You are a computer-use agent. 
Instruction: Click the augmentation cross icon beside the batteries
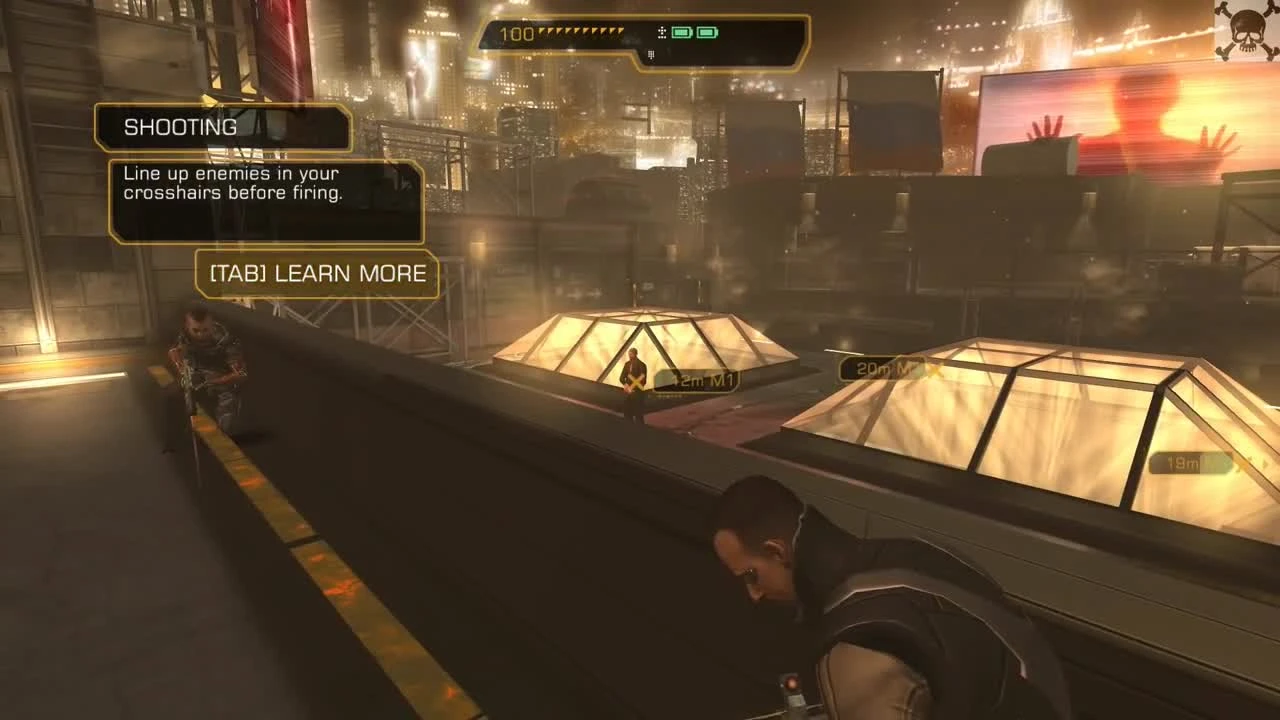[x=662, y=32]
